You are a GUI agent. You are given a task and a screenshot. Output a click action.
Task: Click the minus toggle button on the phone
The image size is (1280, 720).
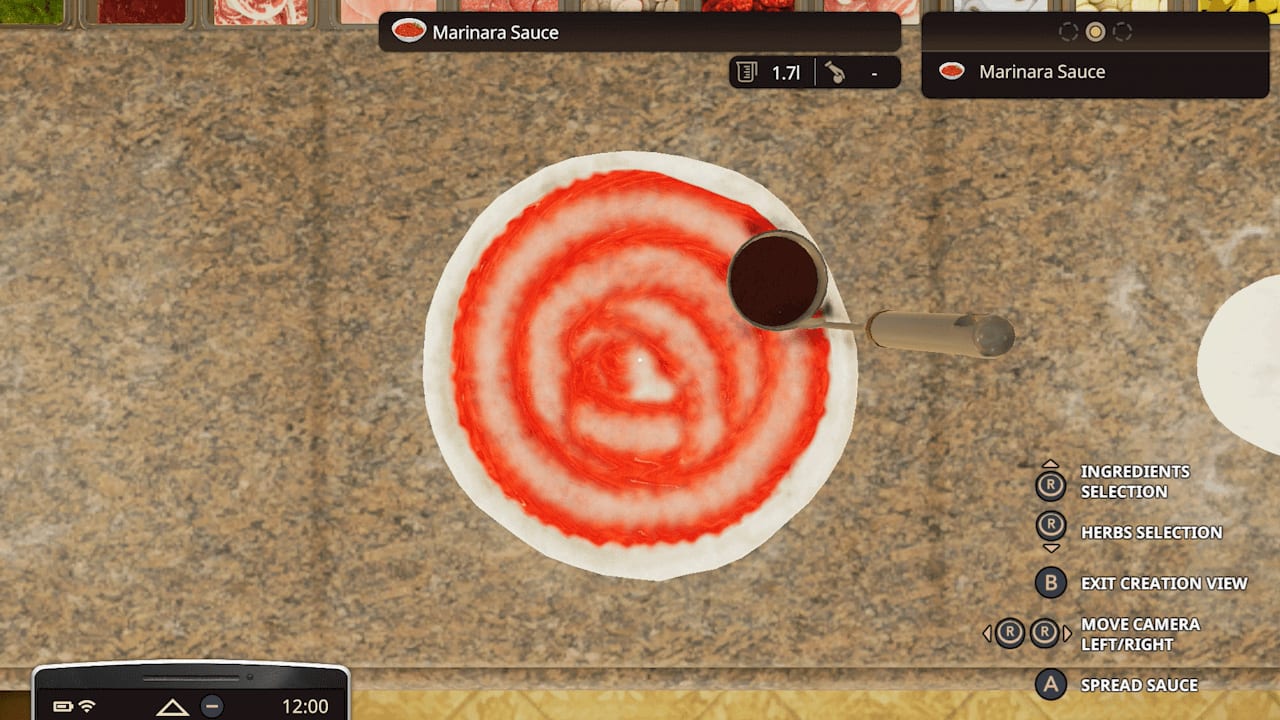213,707
